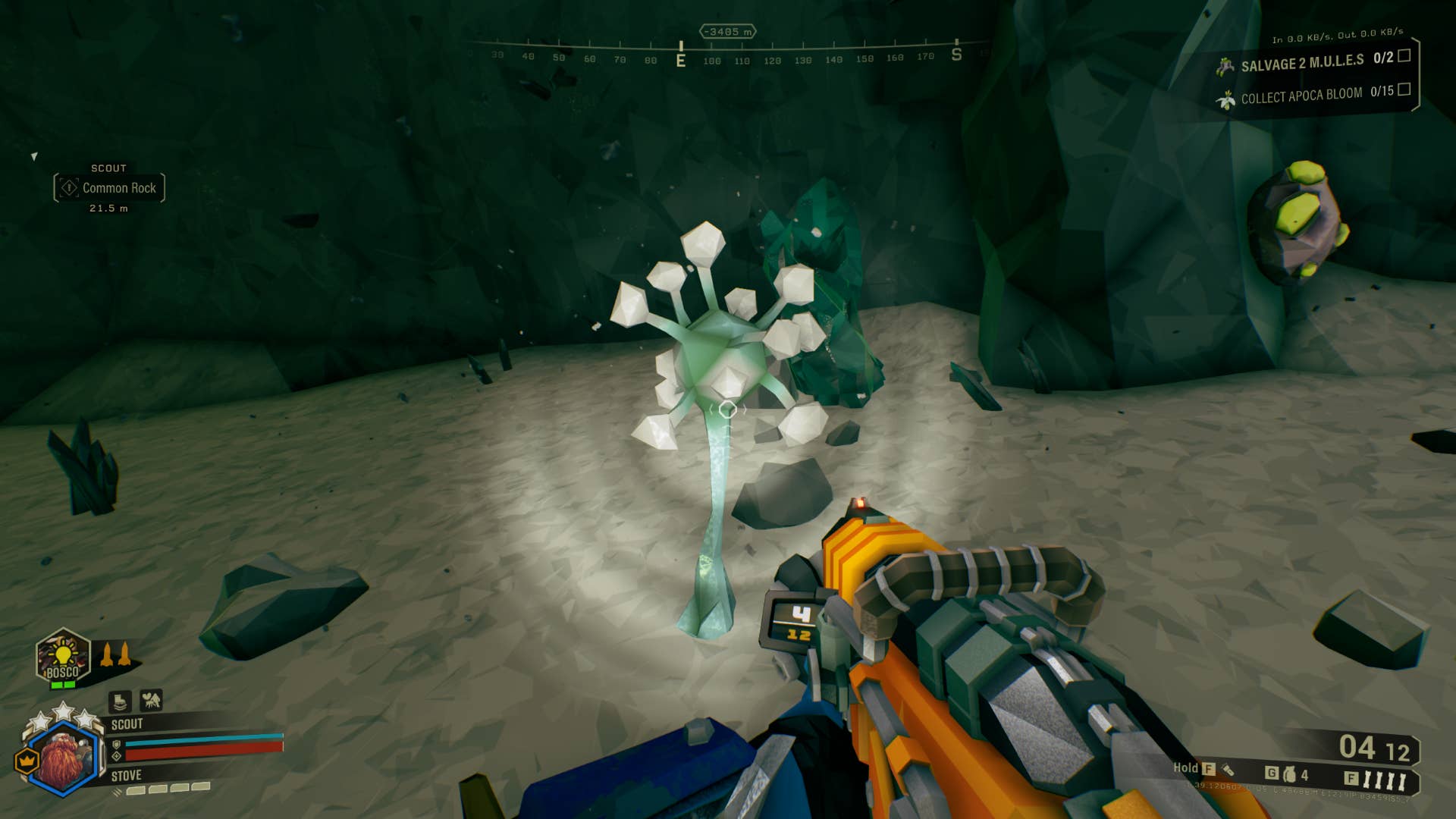
Task: Select the SCOUT class nameplate
Action: tap(128, 723)
